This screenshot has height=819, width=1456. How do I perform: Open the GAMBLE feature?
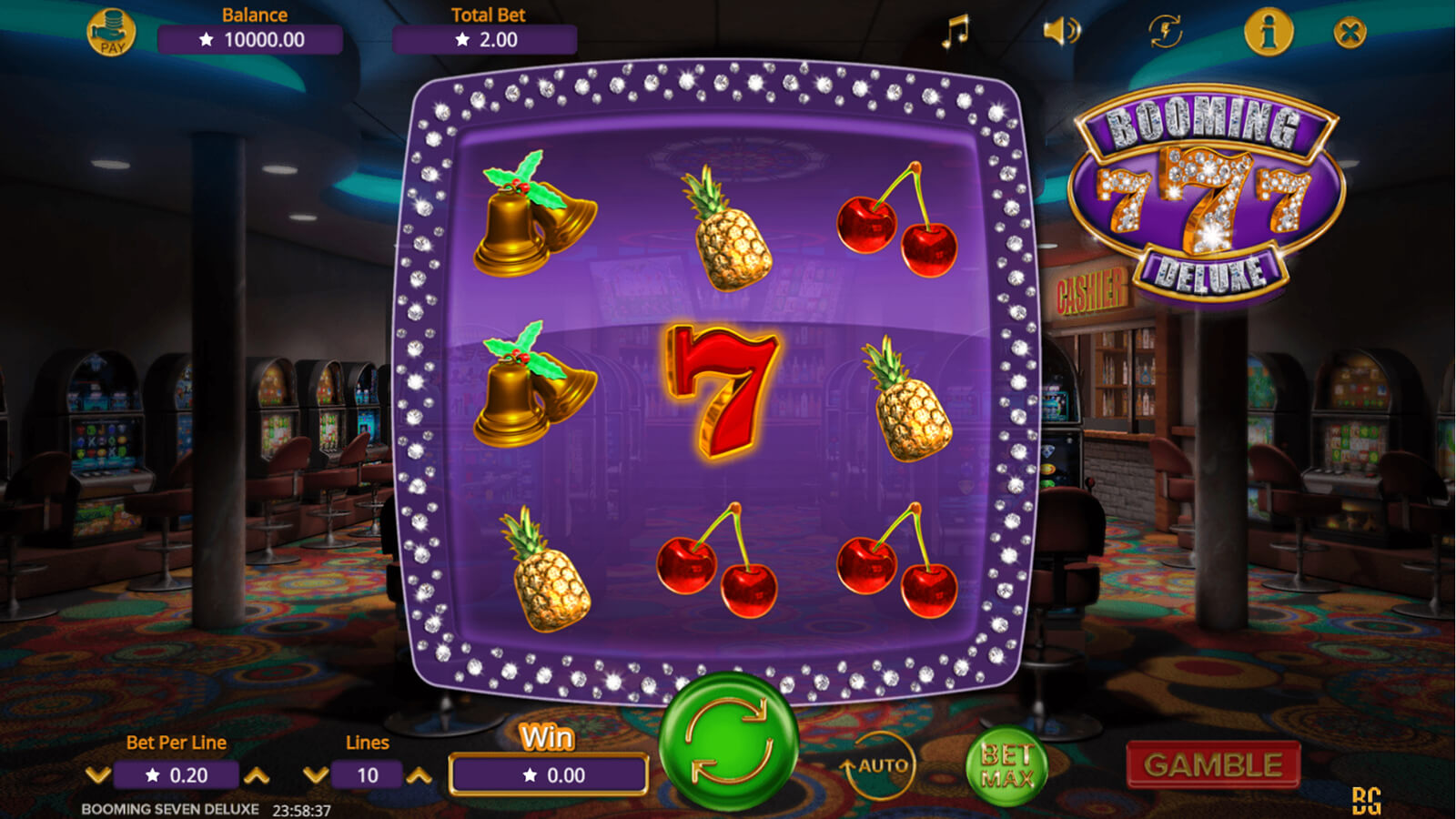pyautogui.click(x=1212, y=765)
